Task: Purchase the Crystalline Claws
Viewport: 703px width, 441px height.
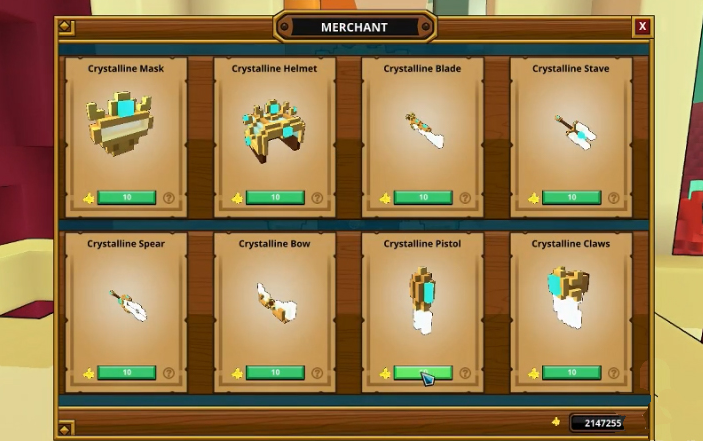Action: (571, 373)
